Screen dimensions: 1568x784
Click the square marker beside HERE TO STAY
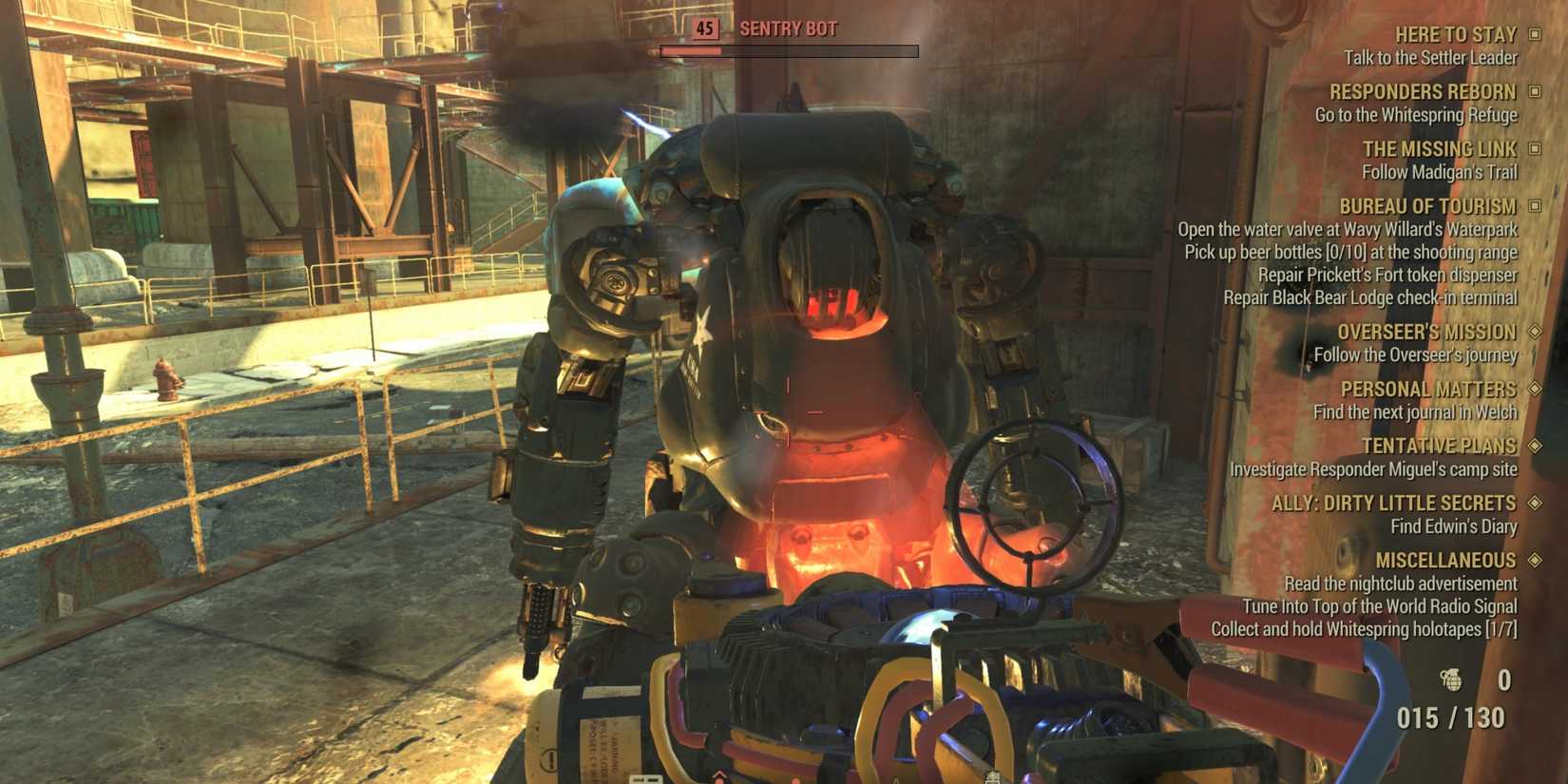[x=1534, y=34]
